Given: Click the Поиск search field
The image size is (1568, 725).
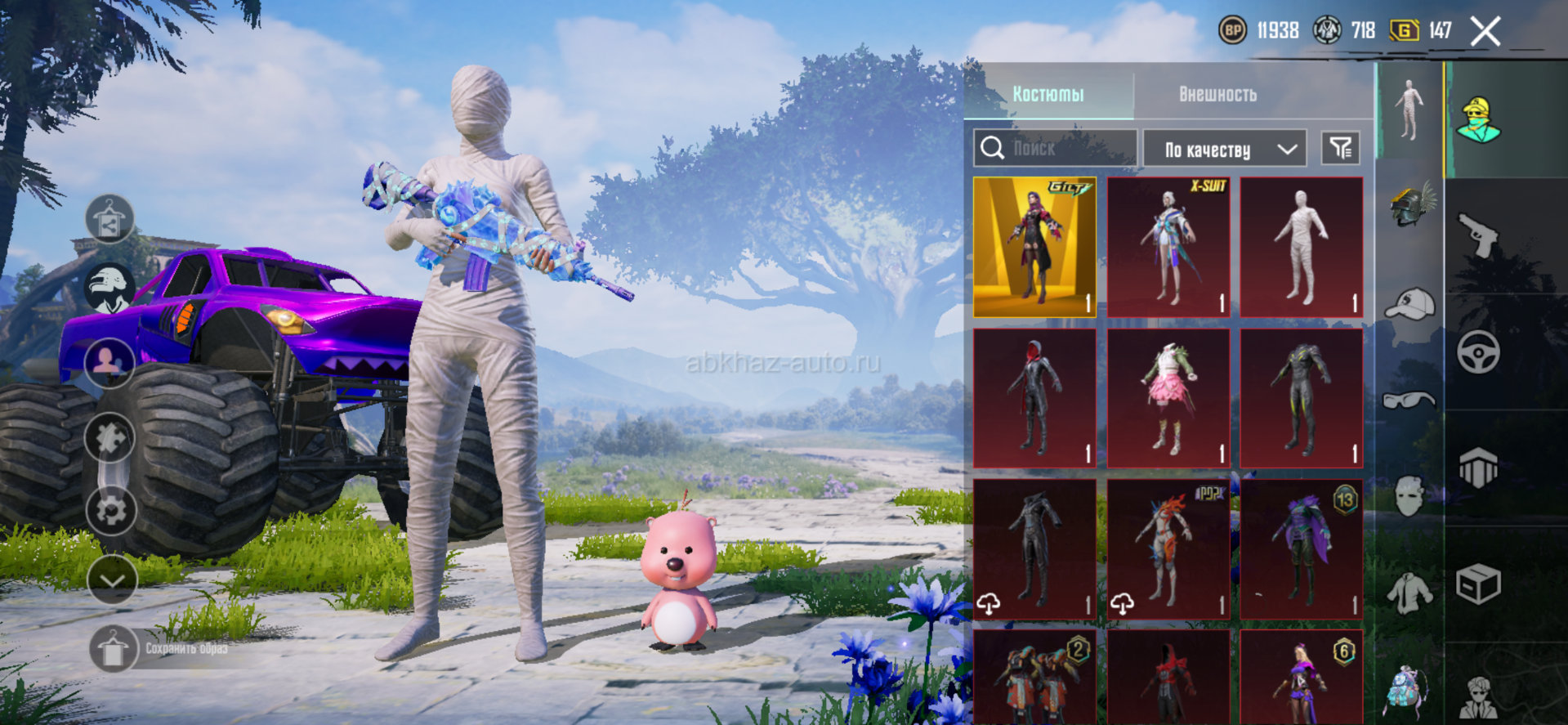Looking at the screenshot, I should point(1055,148).
